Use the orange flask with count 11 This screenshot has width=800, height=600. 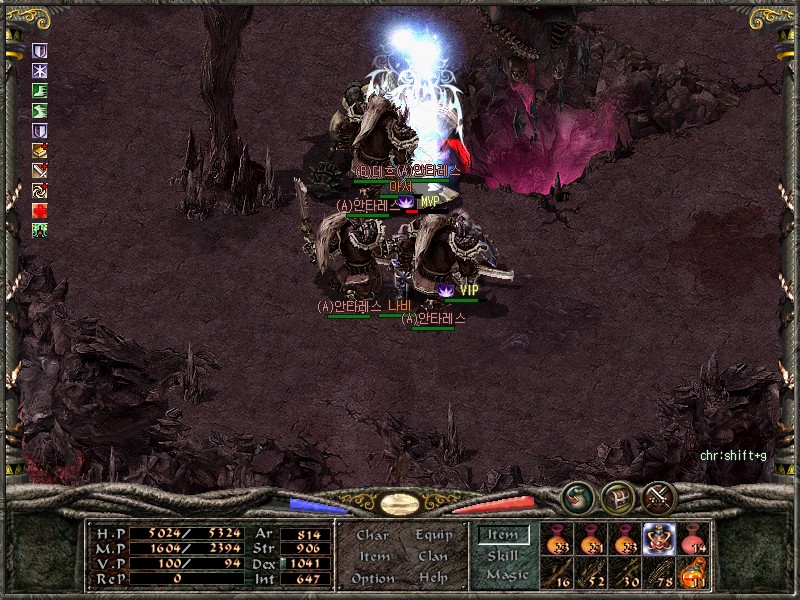click(693, 573)
